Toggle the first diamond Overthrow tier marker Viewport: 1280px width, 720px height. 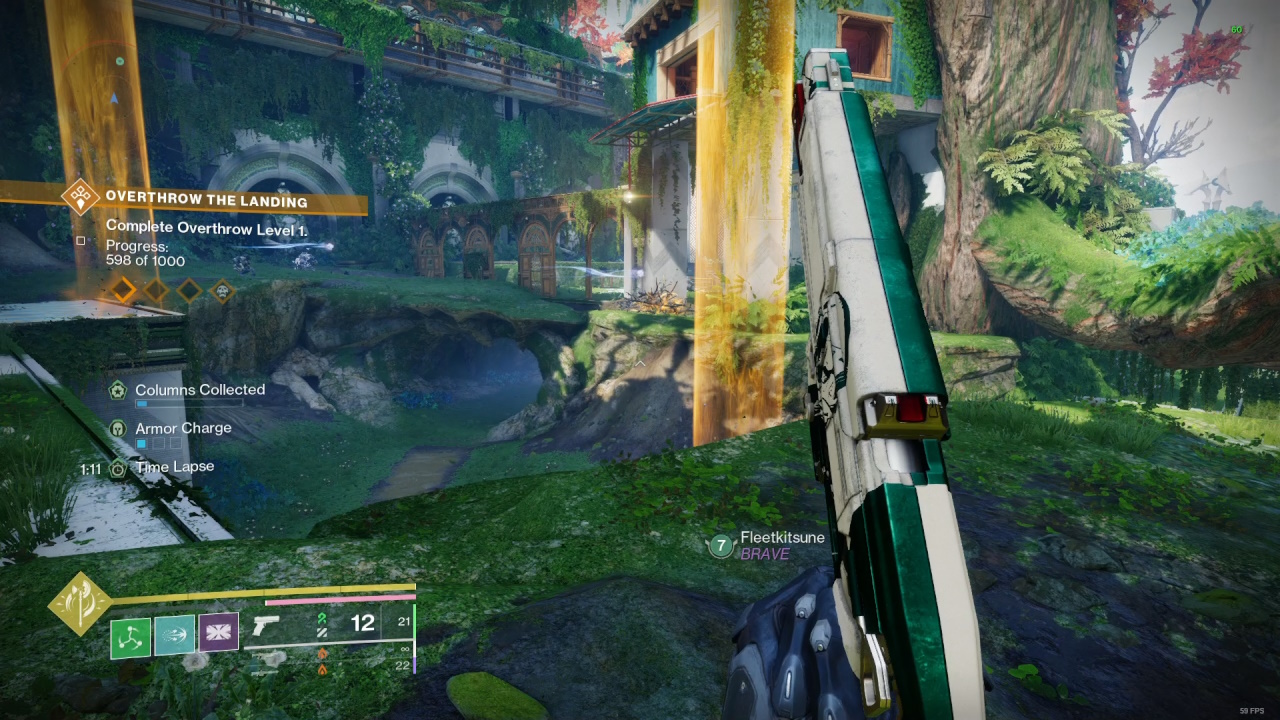point(124,292)
